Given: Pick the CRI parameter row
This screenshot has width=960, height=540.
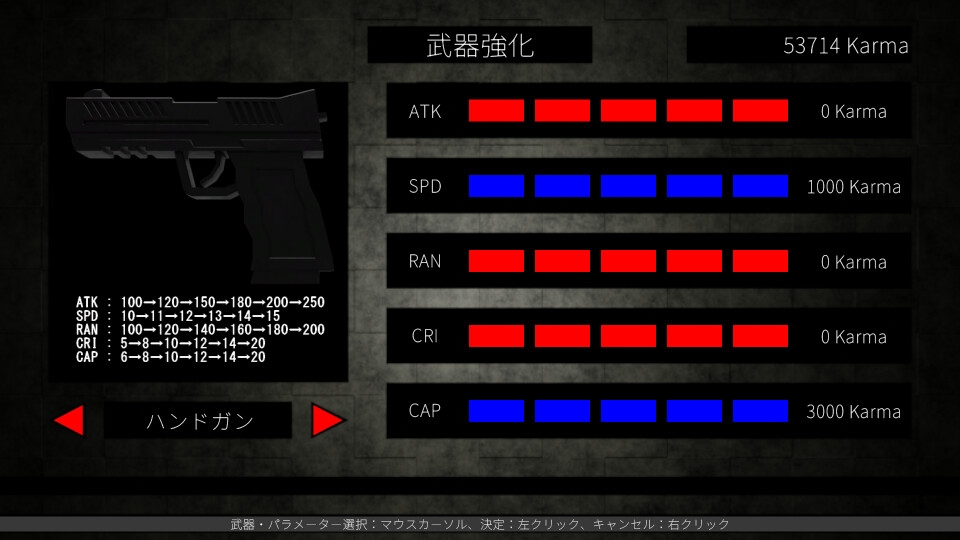Looking at the screenshot, I should (x=648, y=336).
